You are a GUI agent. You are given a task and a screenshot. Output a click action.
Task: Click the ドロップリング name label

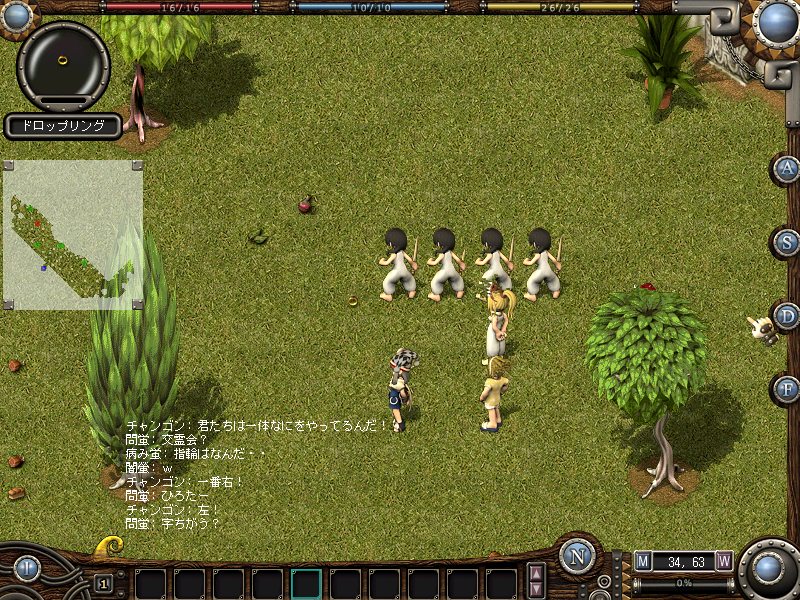(62, 126)
